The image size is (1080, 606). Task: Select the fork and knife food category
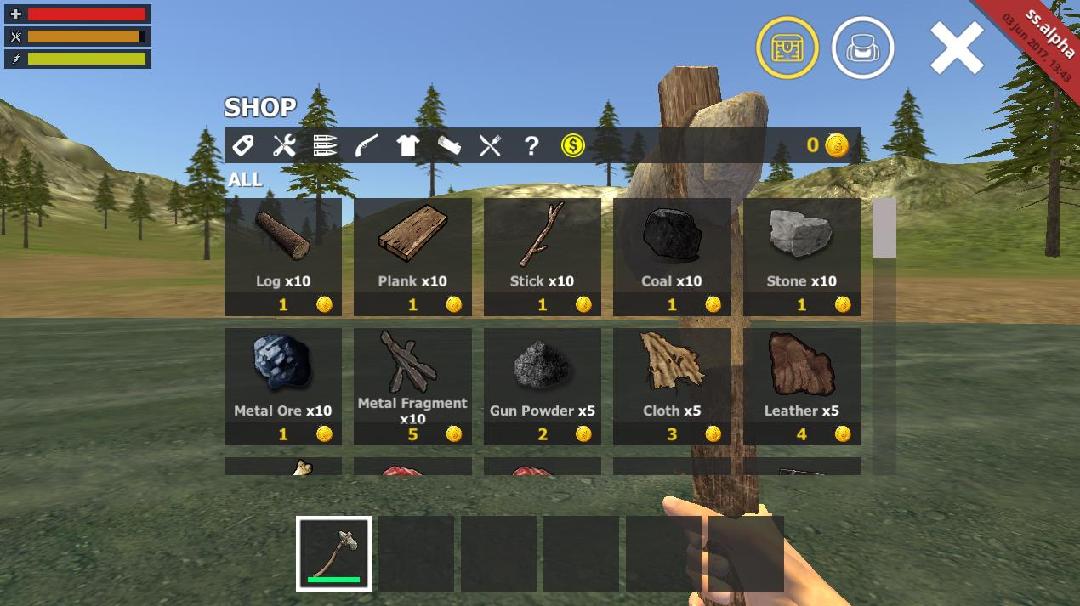[x=489, y=146]
